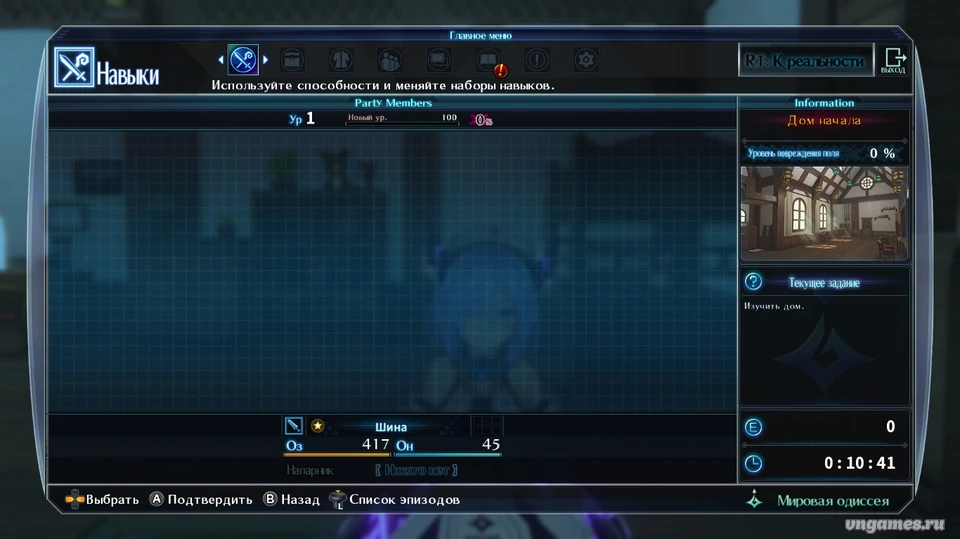This screenshot has height=539, width=960.
Task: Click the 'К реальности' button
Action: (x=803, y=61)
